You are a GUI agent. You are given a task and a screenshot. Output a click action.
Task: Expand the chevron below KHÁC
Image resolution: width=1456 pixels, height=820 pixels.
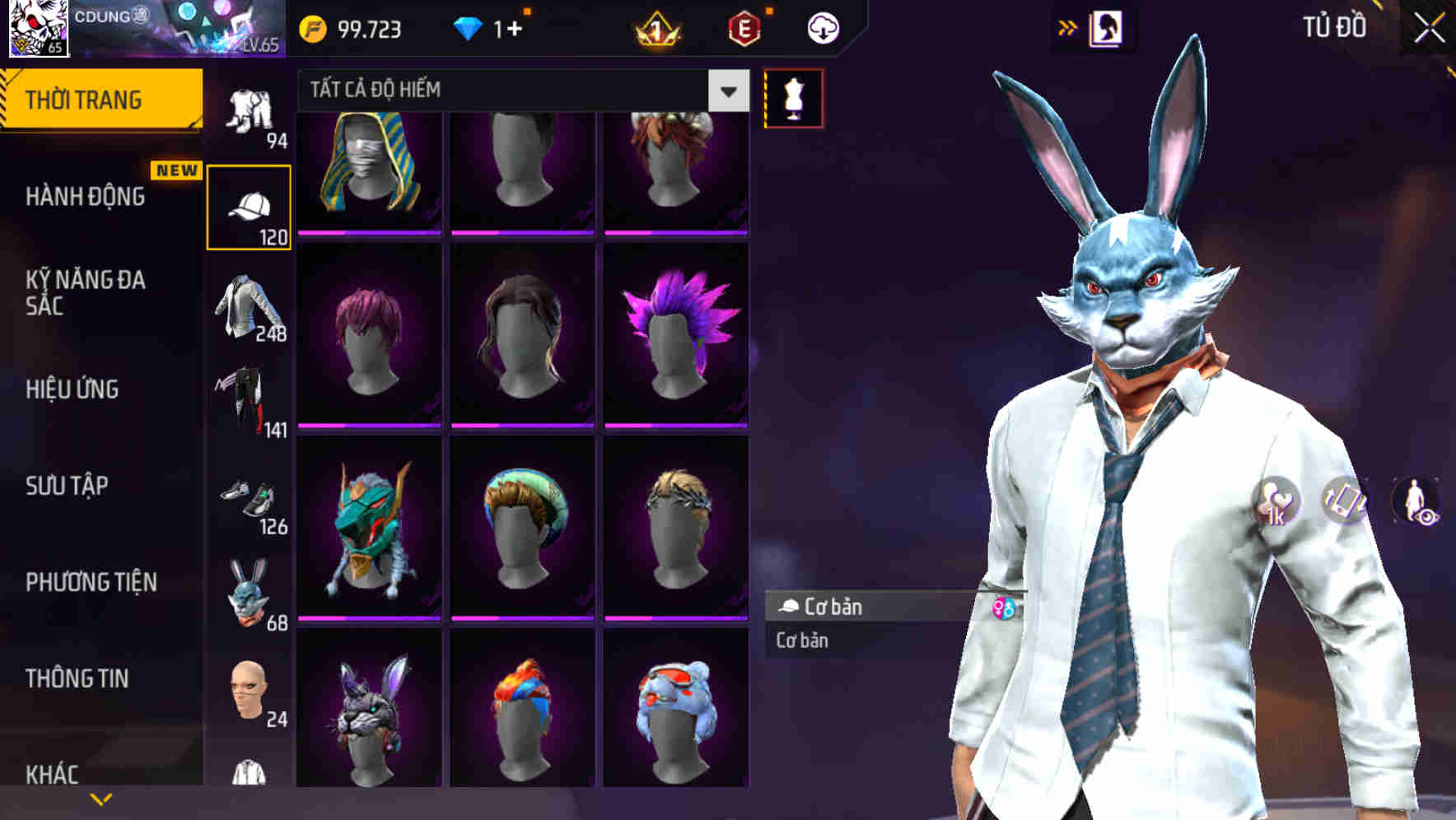click(103, 797)
